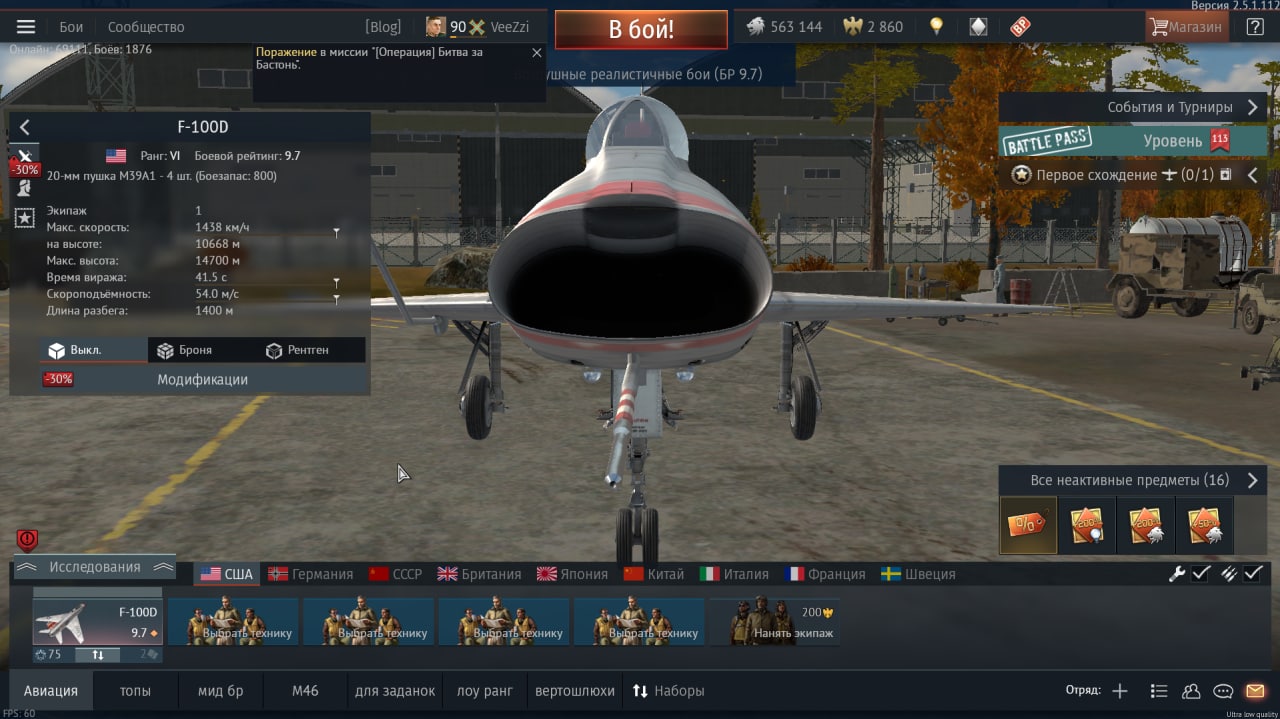Hire a new crew with Нанять экипаж

[776, 621]
